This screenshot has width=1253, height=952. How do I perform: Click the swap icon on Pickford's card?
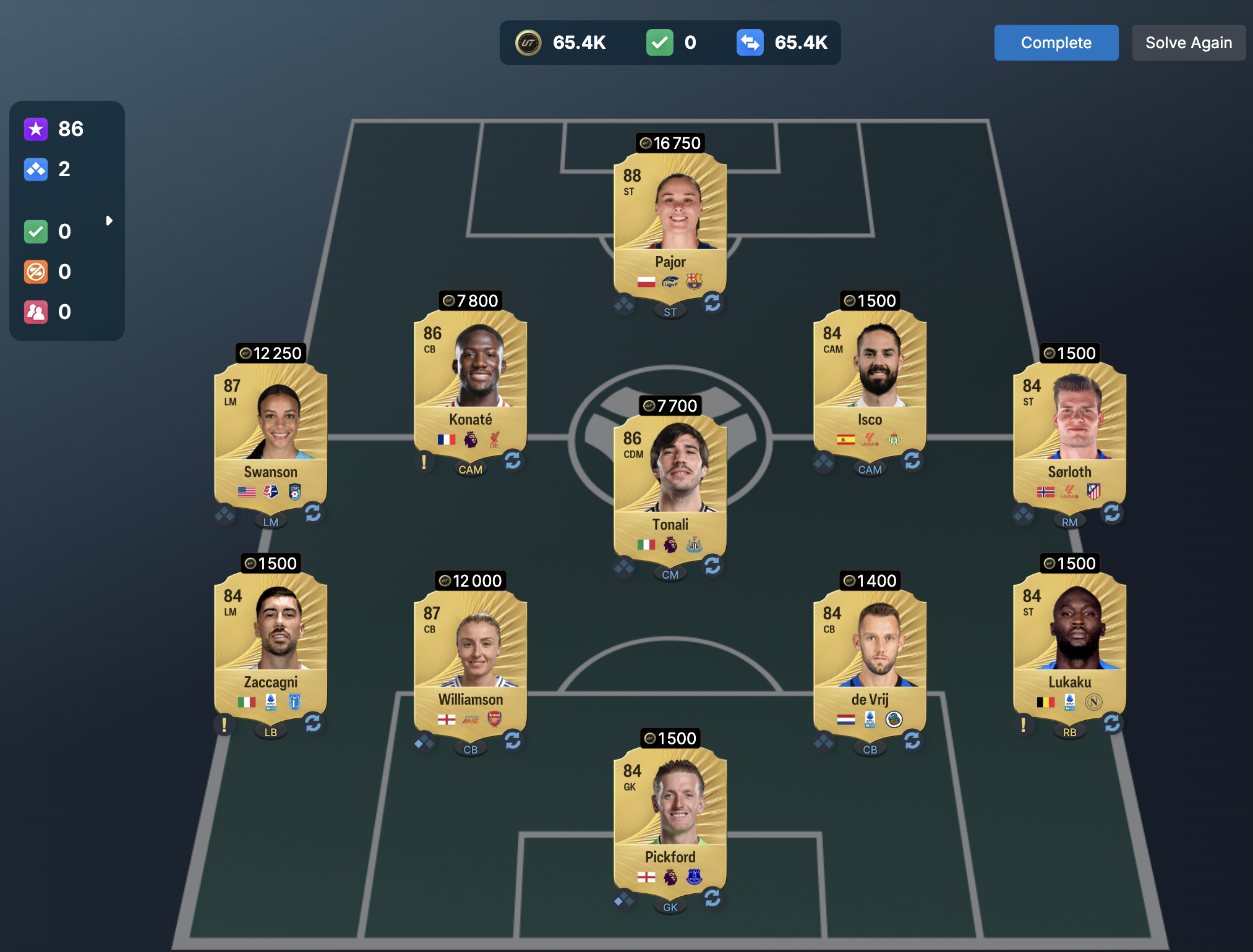coord(712,898)
